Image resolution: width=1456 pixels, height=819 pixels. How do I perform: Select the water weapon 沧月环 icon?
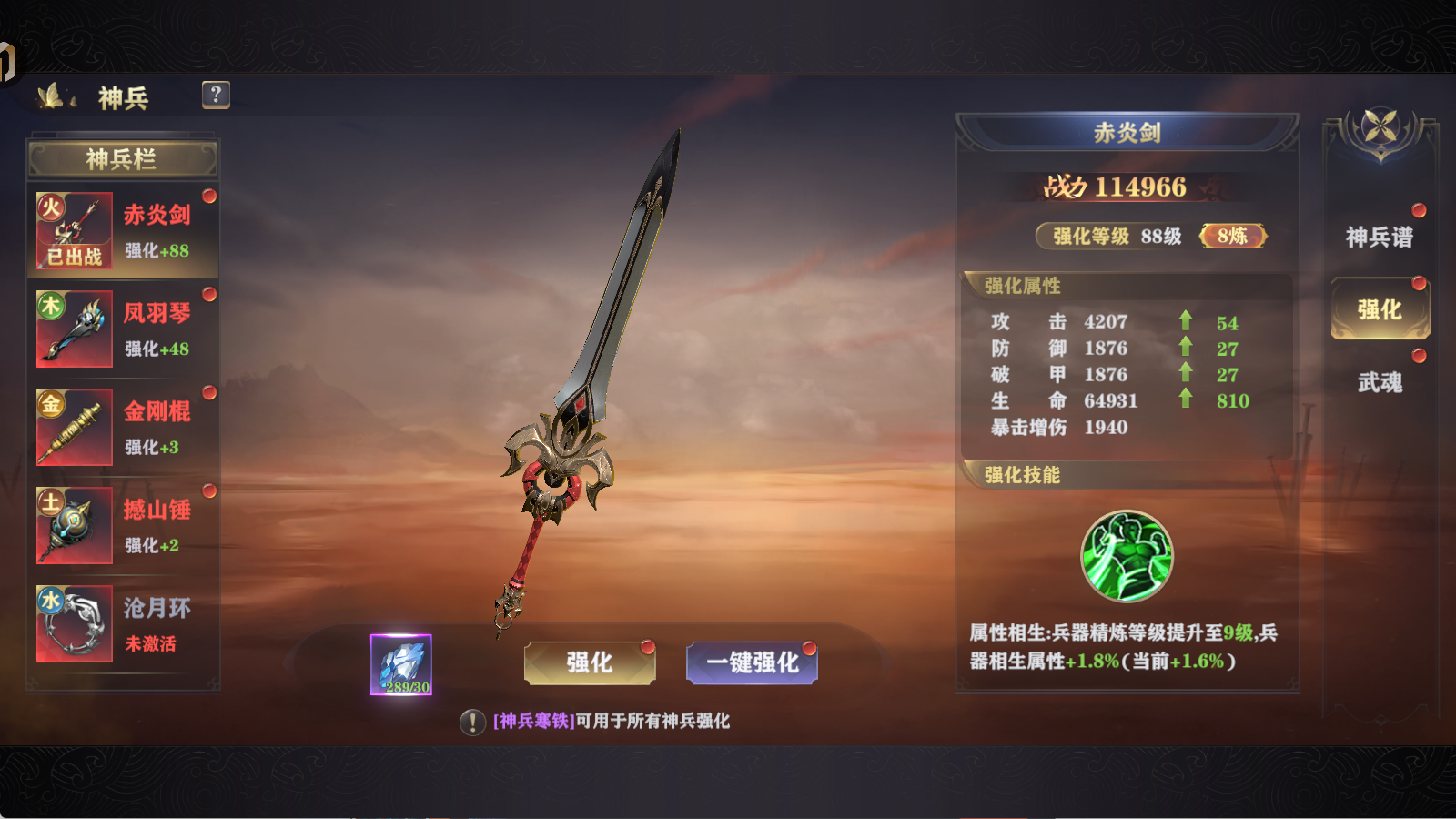[x=73, y=623]
